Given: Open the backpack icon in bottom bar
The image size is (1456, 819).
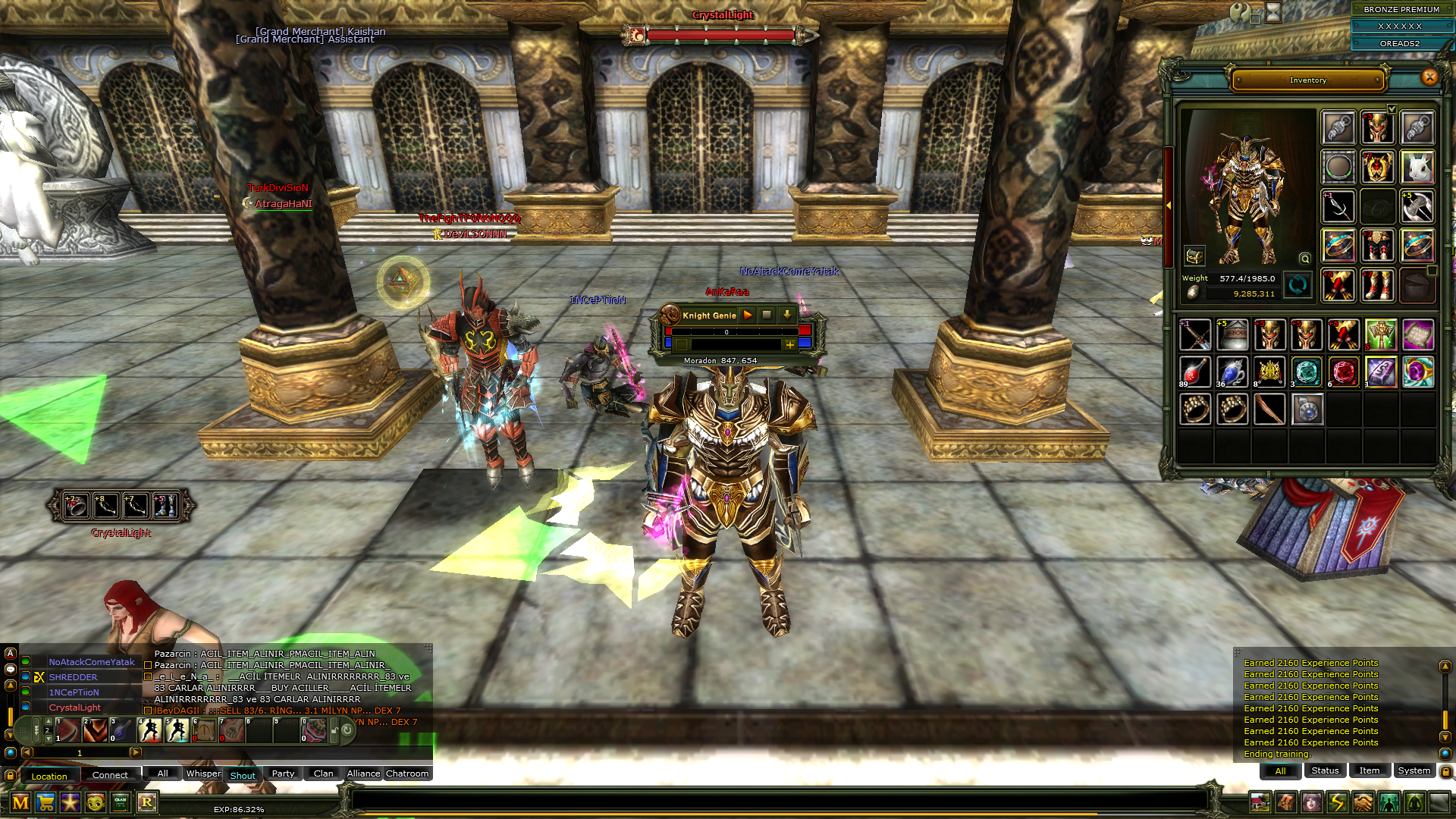Looking at the screenshot, I should tap(1286, 802).
